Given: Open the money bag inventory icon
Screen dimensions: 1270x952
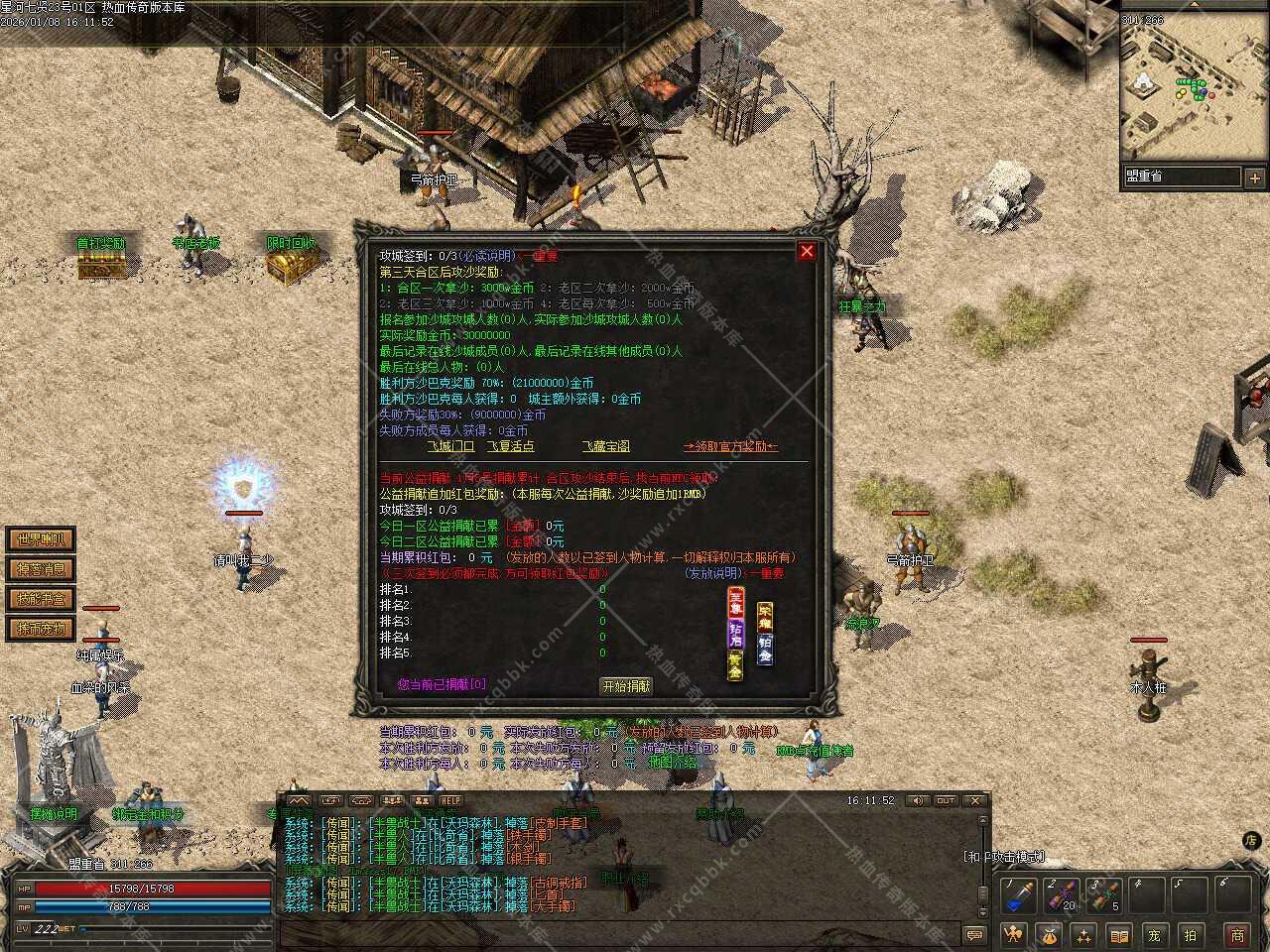Looking at the screenshot, I should (x=1049, y=934).
